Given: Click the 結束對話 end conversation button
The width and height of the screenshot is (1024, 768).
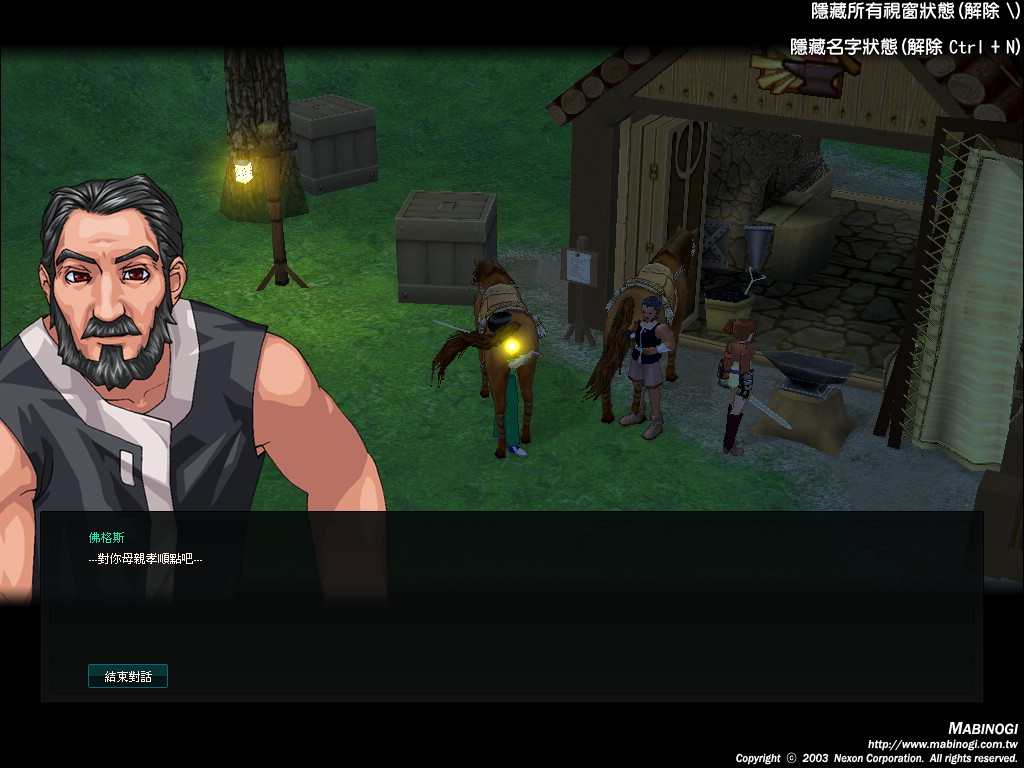Looking at the screenshot, I should [128, 677].
